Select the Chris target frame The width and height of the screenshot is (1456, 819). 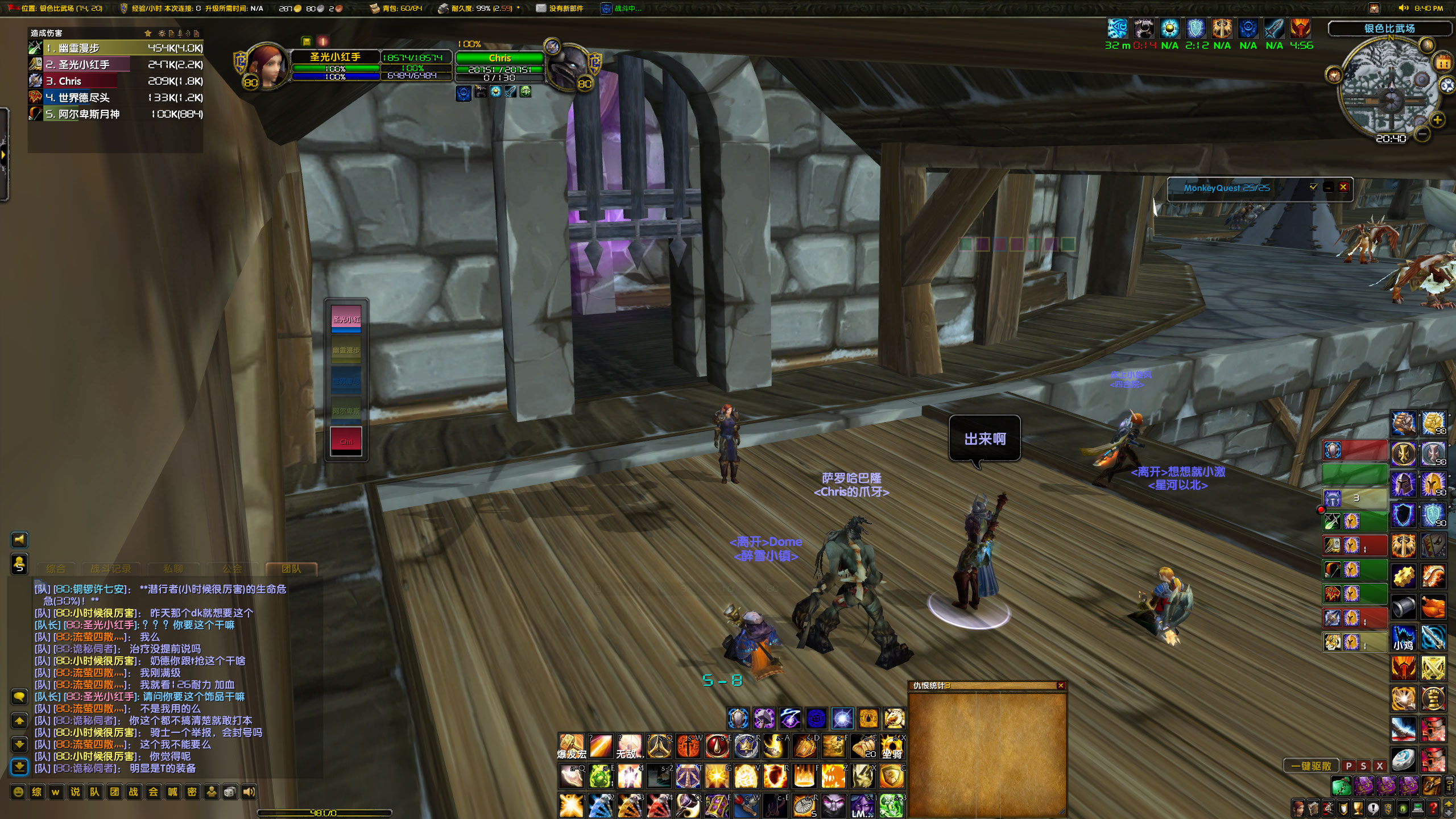point(499,58)
